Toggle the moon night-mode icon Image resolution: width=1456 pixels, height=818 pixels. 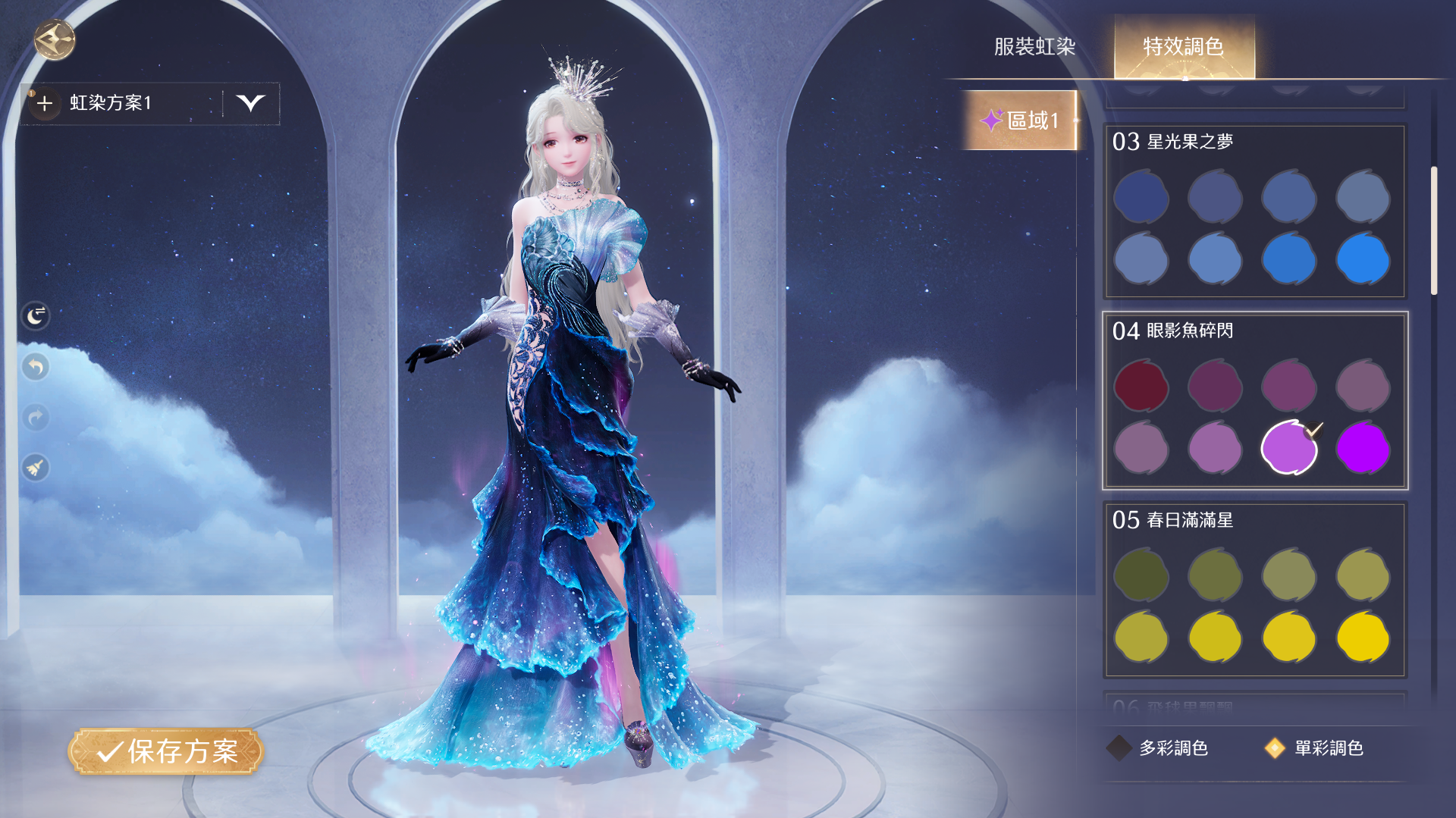(x=36, y=315)
